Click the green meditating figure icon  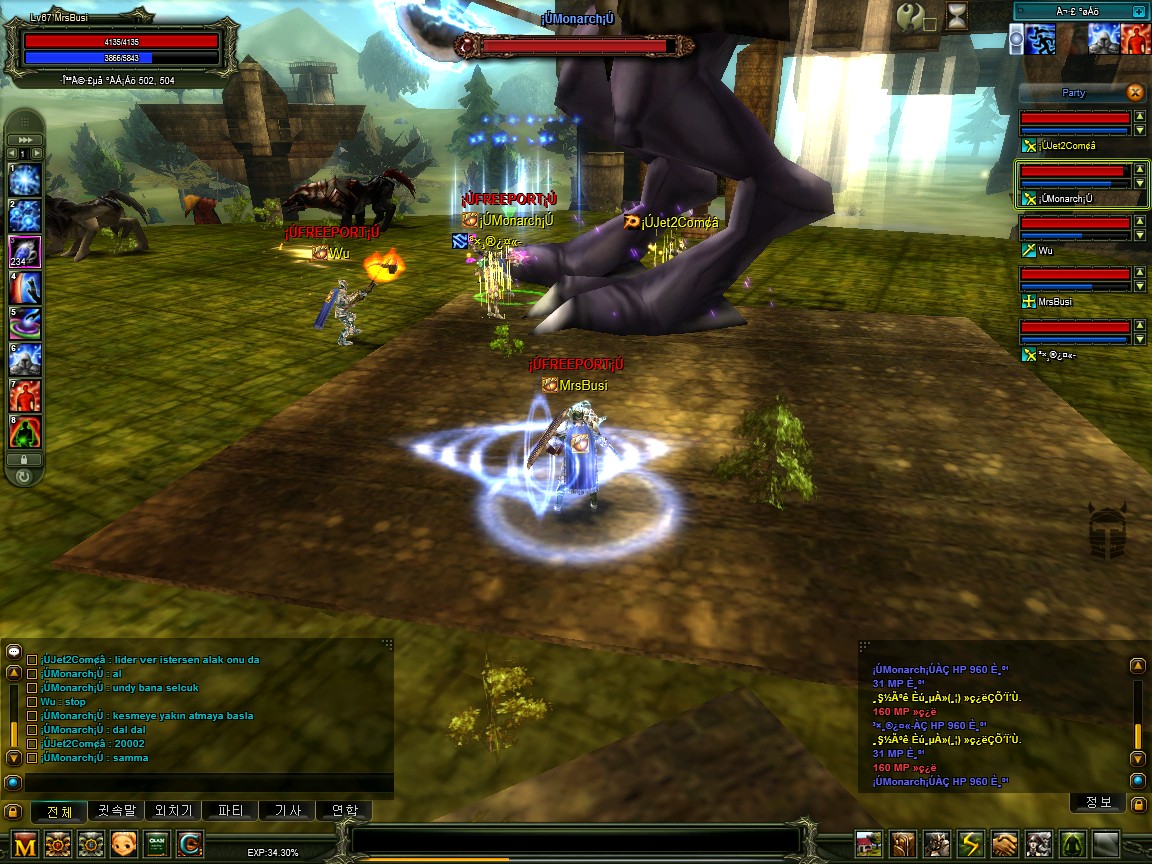(1073, 844)
